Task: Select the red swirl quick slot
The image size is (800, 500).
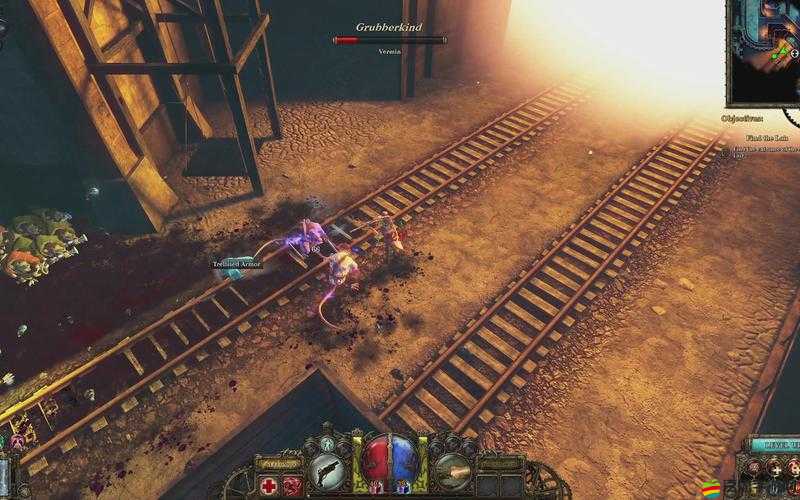Action: (293, 485)
